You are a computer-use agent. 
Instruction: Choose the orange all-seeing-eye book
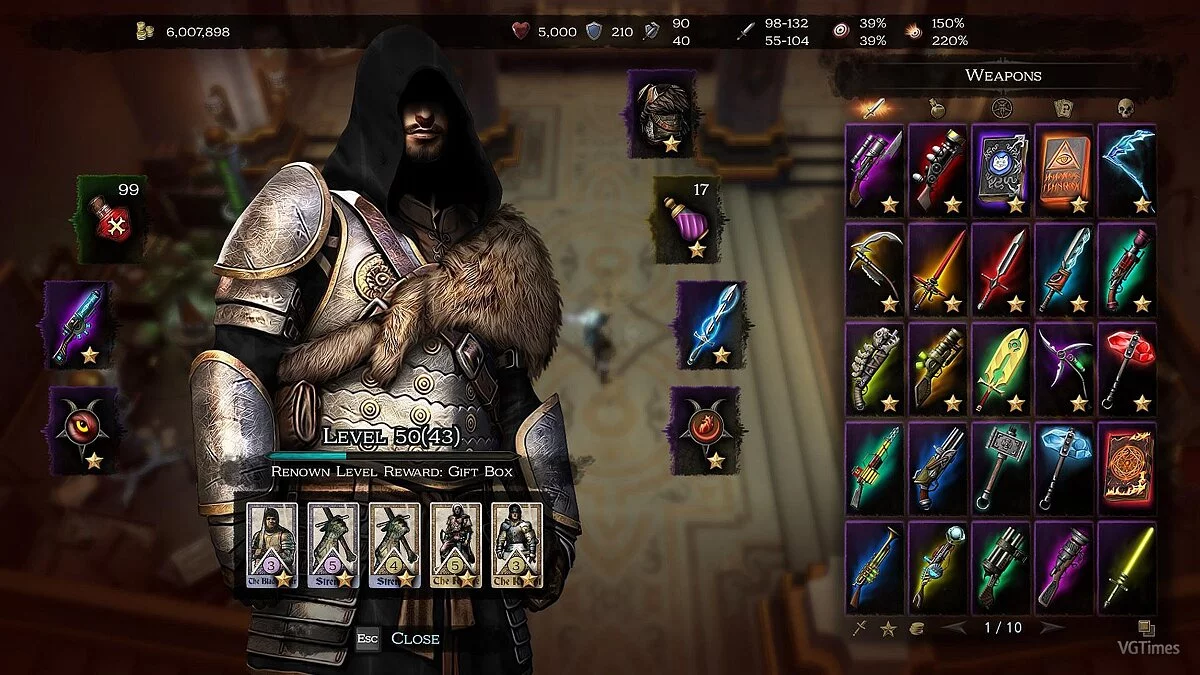[x=1064, y=169]
